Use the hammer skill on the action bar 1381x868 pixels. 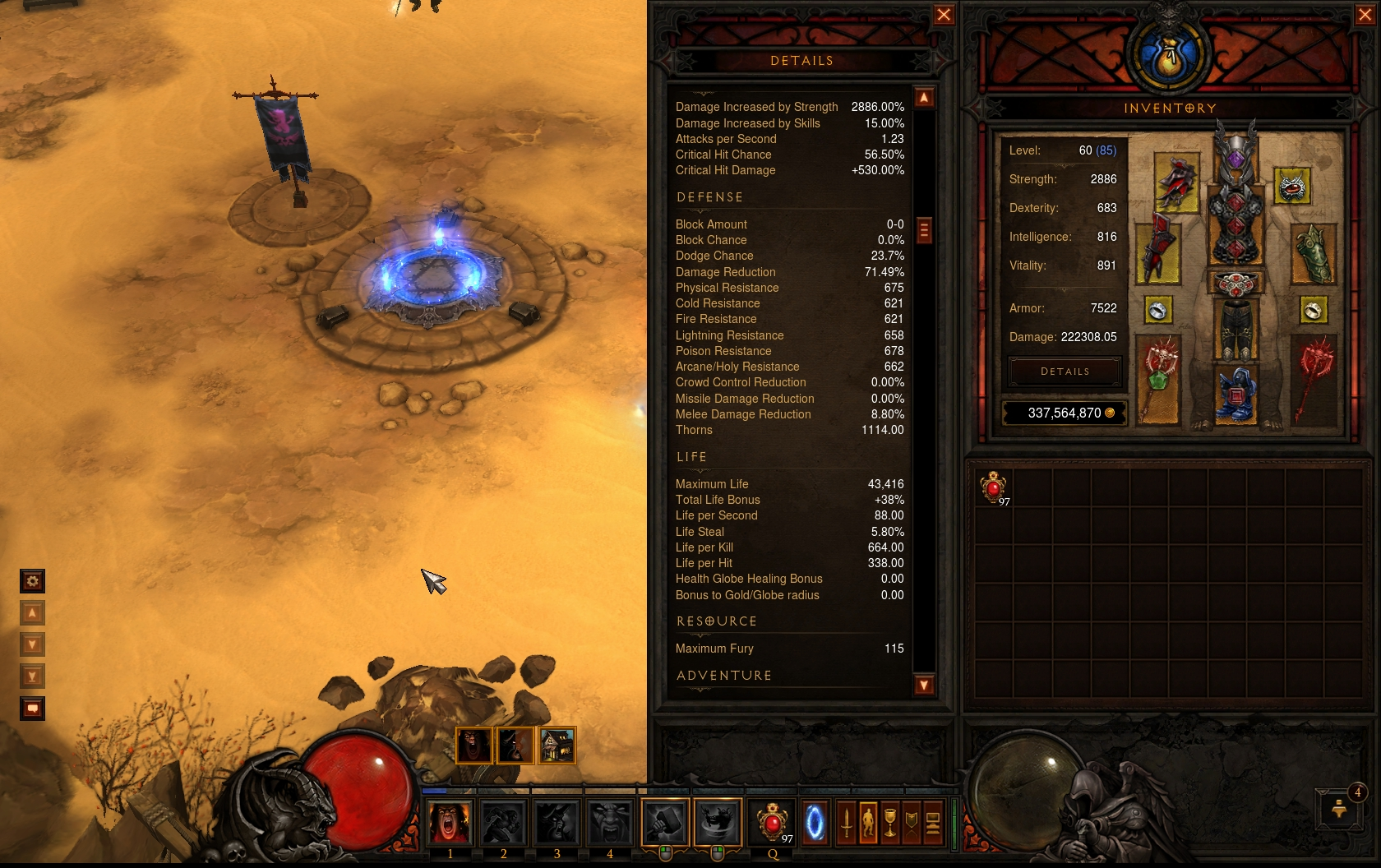(665, 823)
